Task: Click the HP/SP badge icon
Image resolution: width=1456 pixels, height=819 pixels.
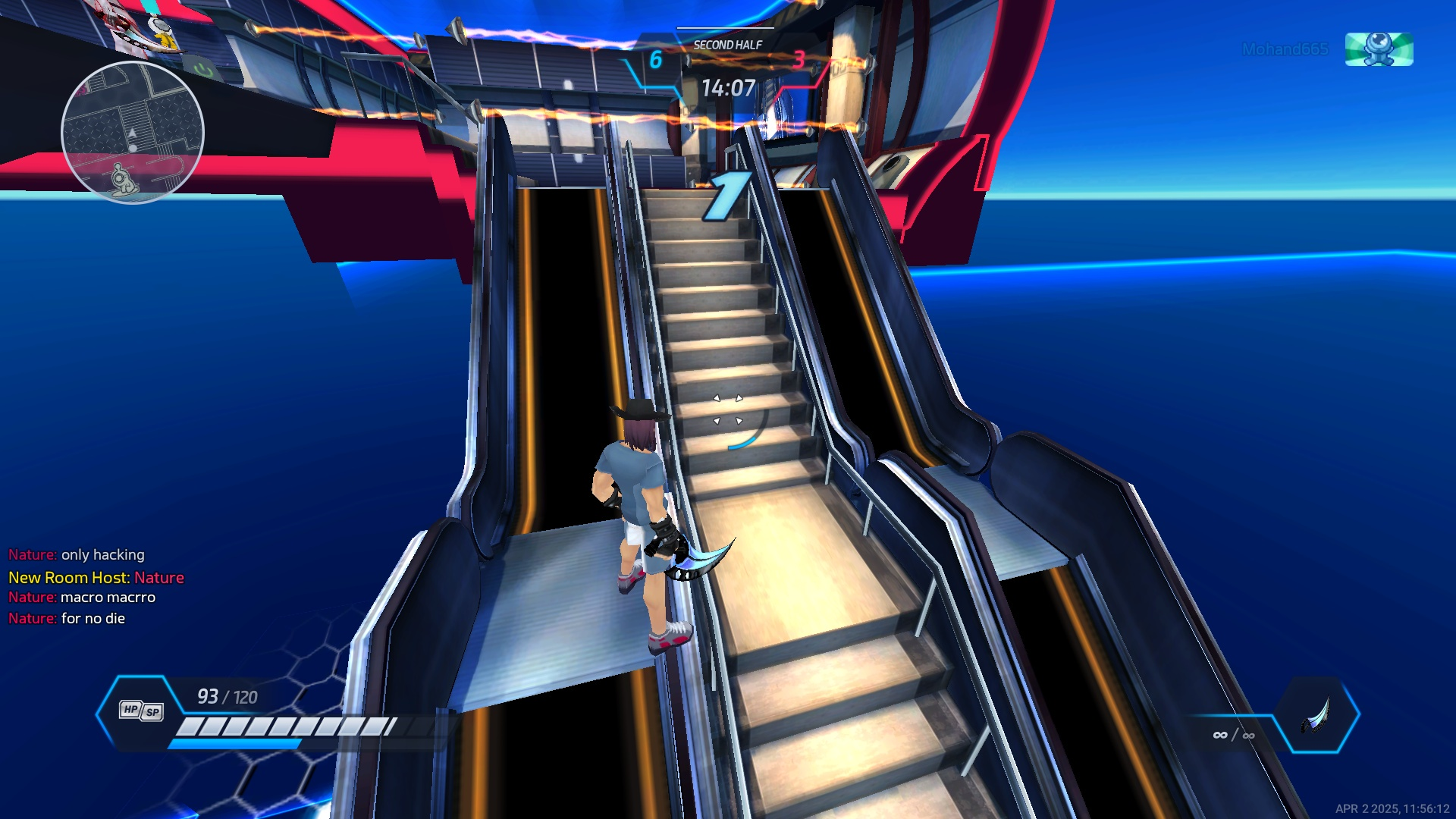Action: tap(141, 711)
